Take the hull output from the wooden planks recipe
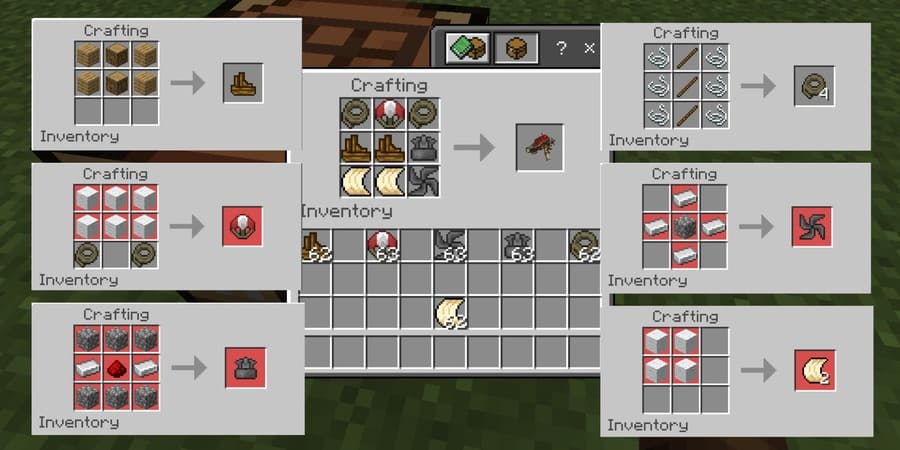Image resolution: width=900 pixels, height=450 pixels. (x=243, y=83)
